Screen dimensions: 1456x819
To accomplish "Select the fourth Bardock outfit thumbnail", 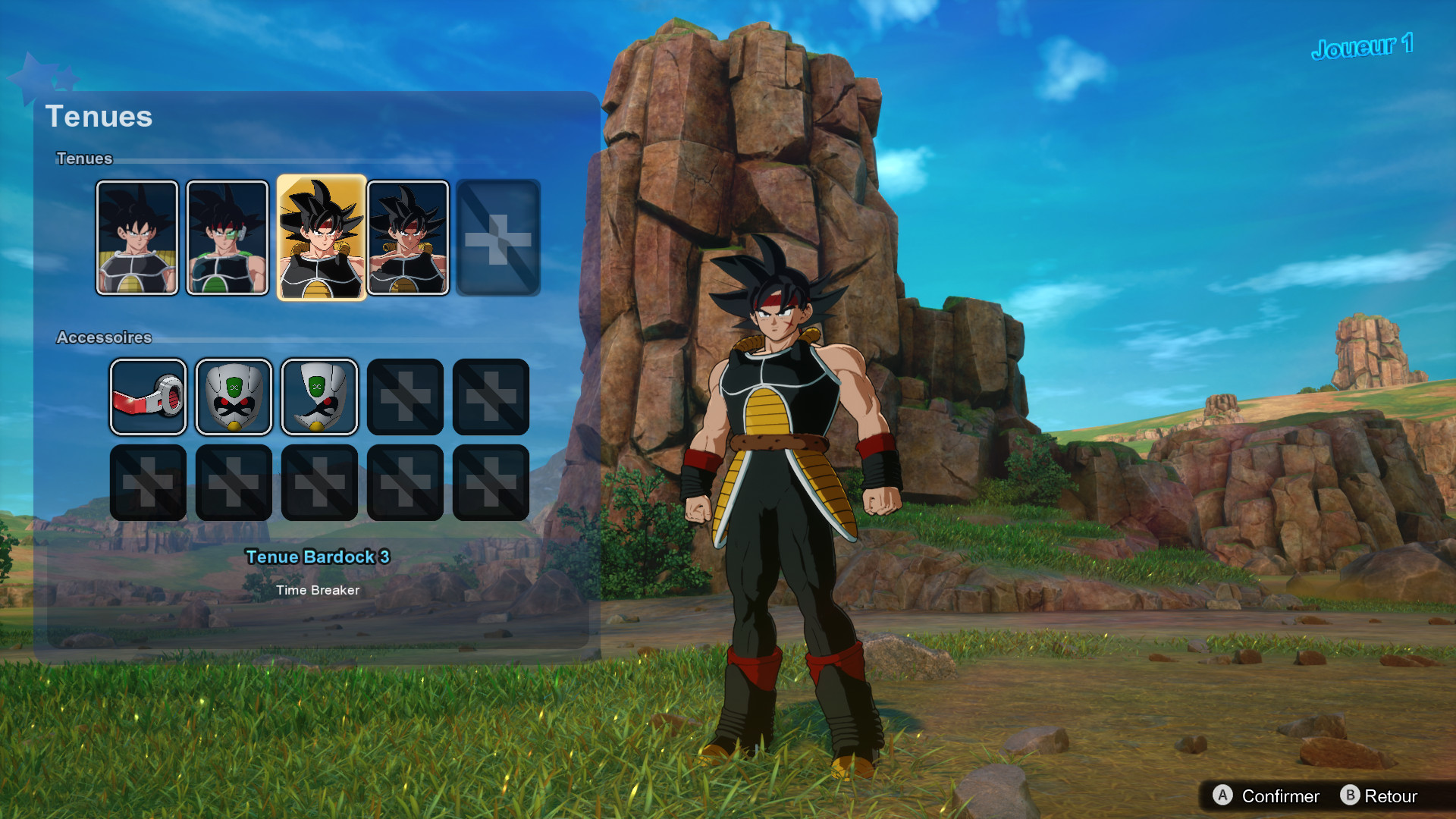I will (x=408, y=237).
